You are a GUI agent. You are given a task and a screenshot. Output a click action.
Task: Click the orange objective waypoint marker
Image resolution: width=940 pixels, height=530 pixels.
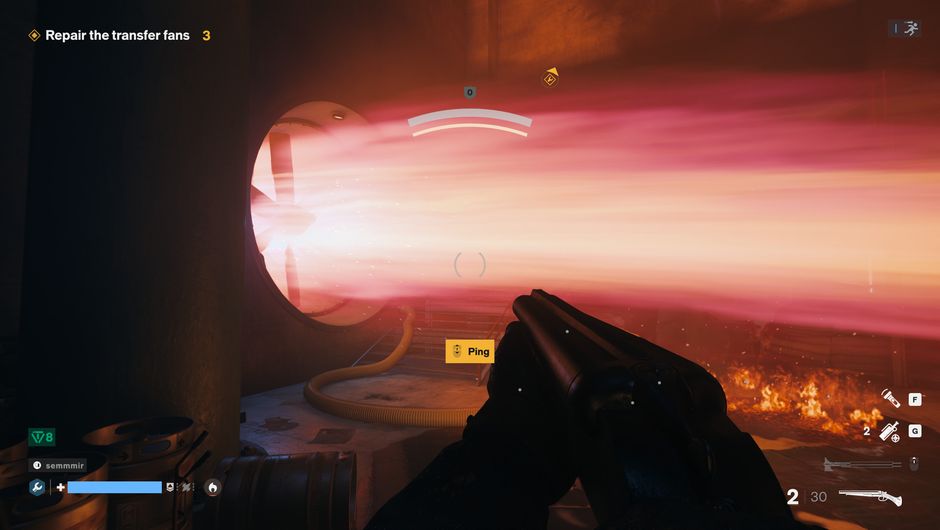[550, 78]
